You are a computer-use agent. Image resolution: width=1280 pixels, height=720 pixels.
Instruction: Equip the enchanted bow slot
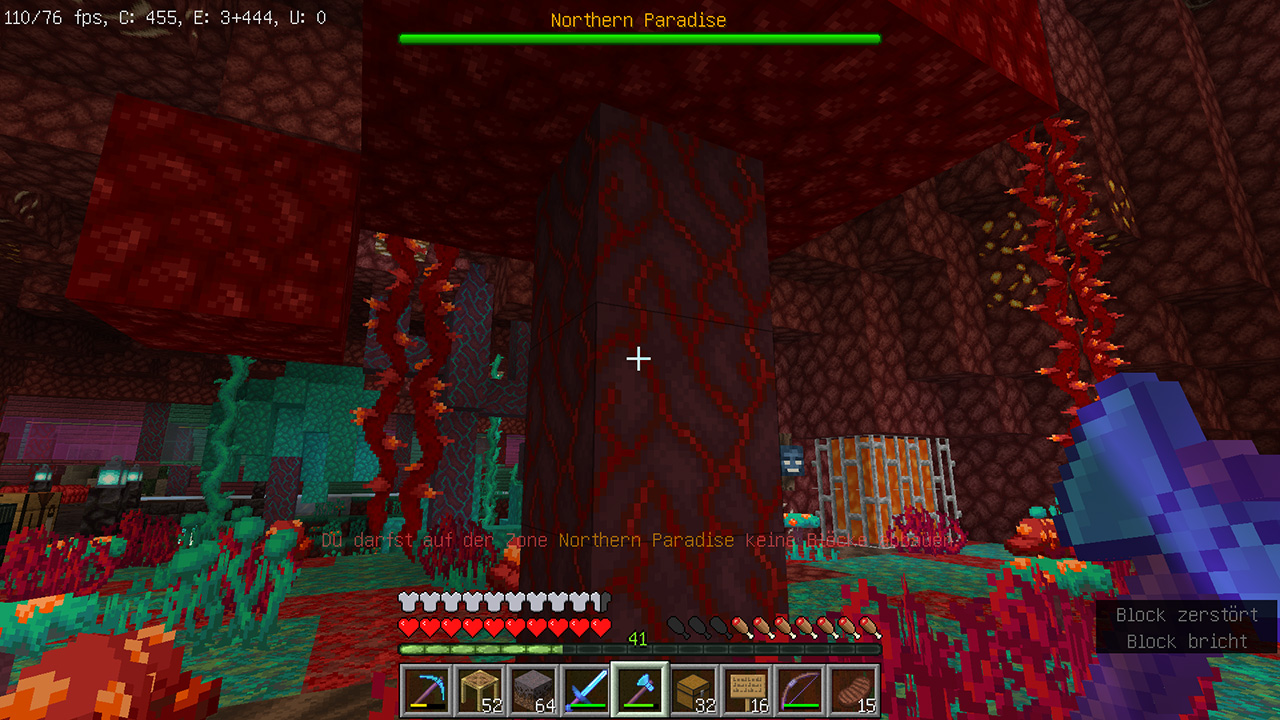800,690
